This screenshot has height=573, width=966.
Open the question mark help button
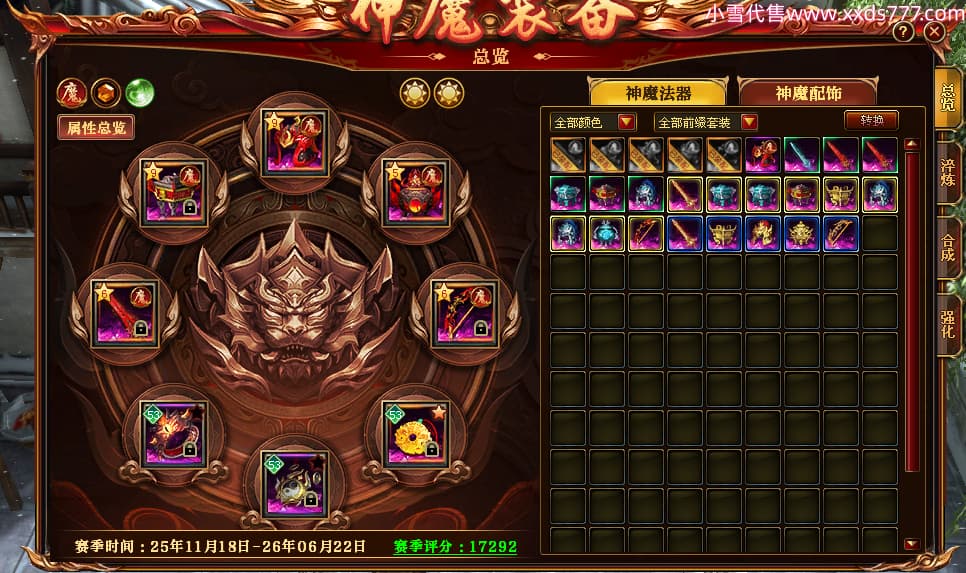click(x=903, y=32)
